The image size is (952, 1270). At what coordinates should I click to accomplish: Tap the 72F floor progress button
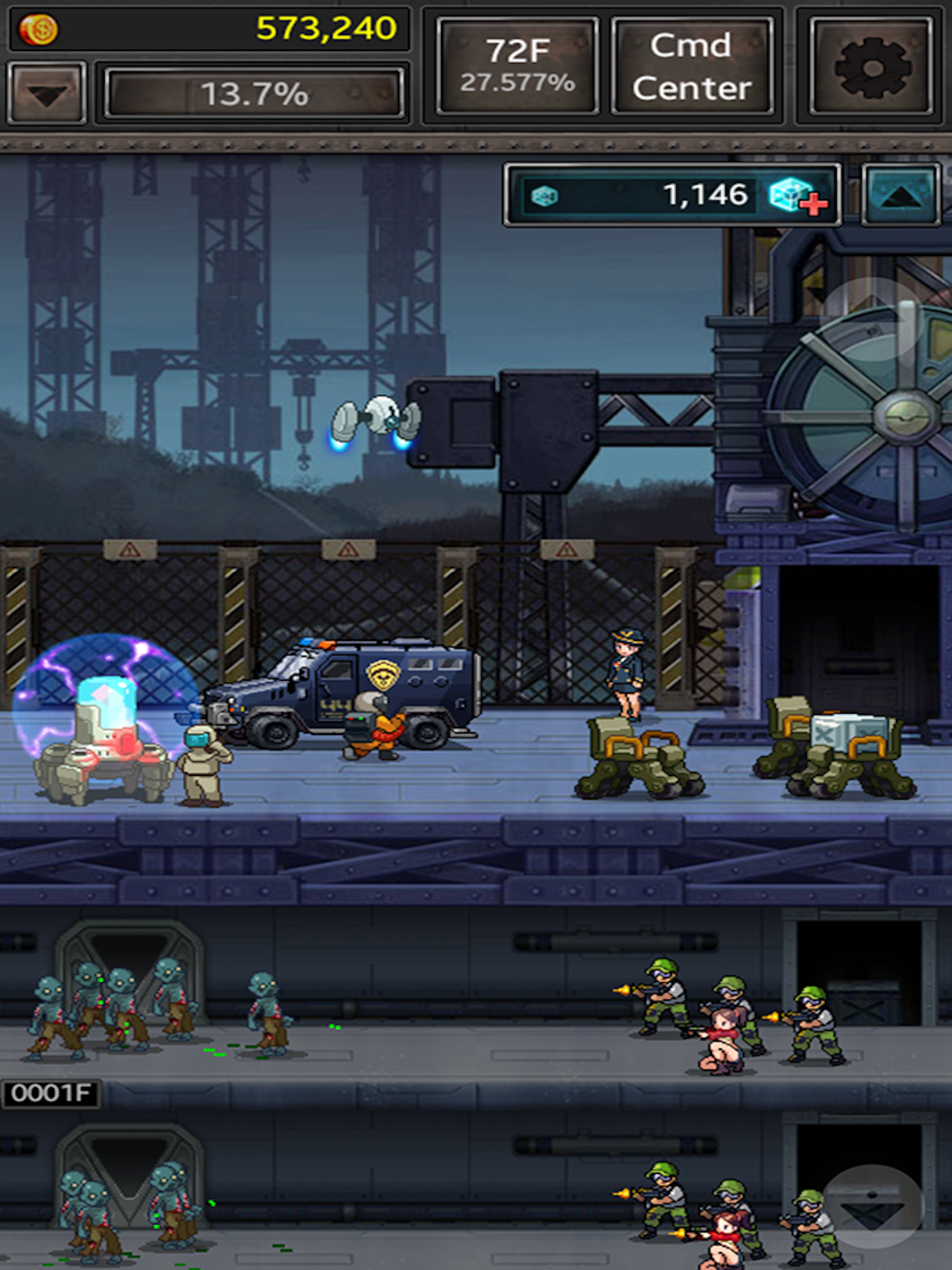(x=517, y=66)
